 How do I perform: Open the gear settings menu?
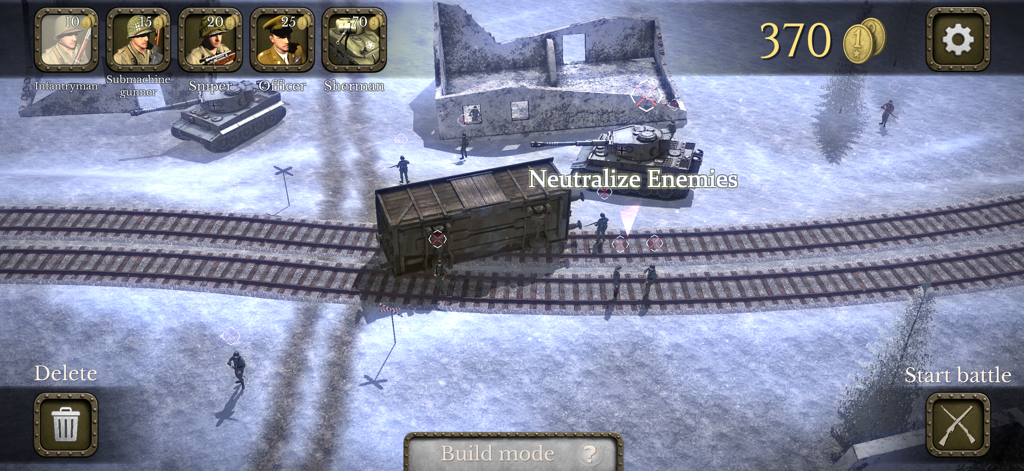[x=958, y=40]
